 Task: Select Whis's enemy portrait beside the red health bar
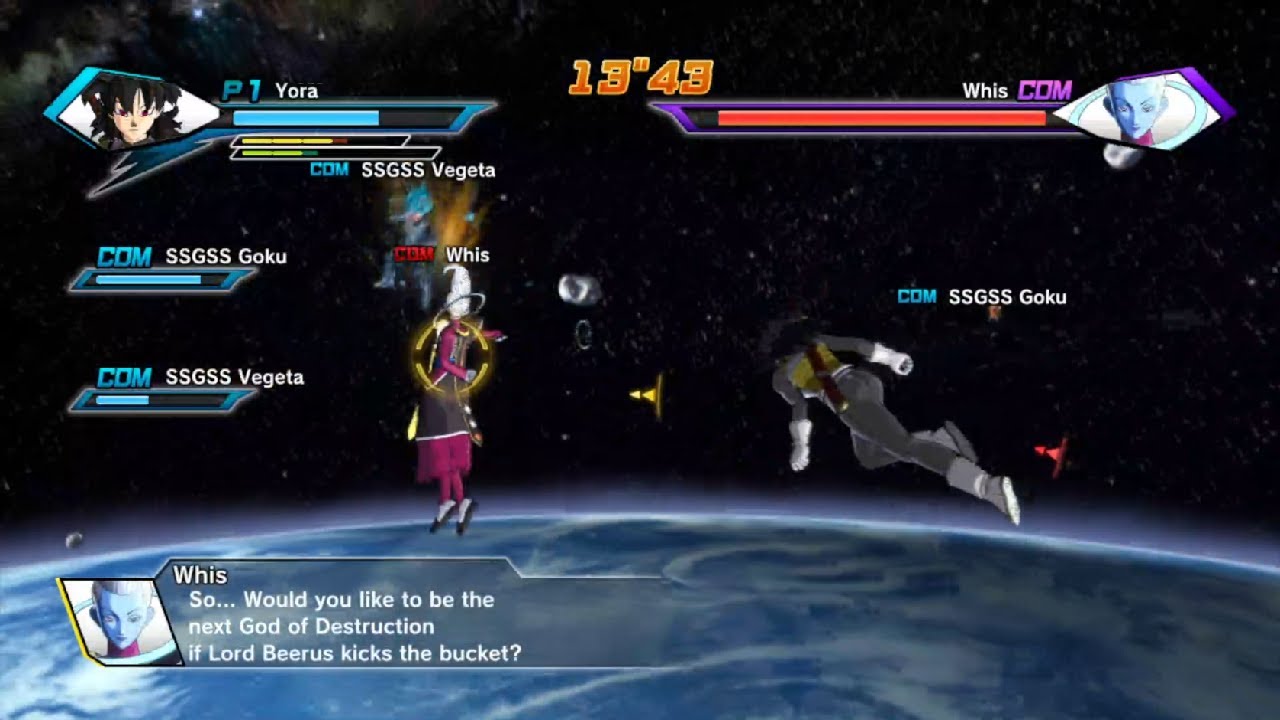[1138, 107]
